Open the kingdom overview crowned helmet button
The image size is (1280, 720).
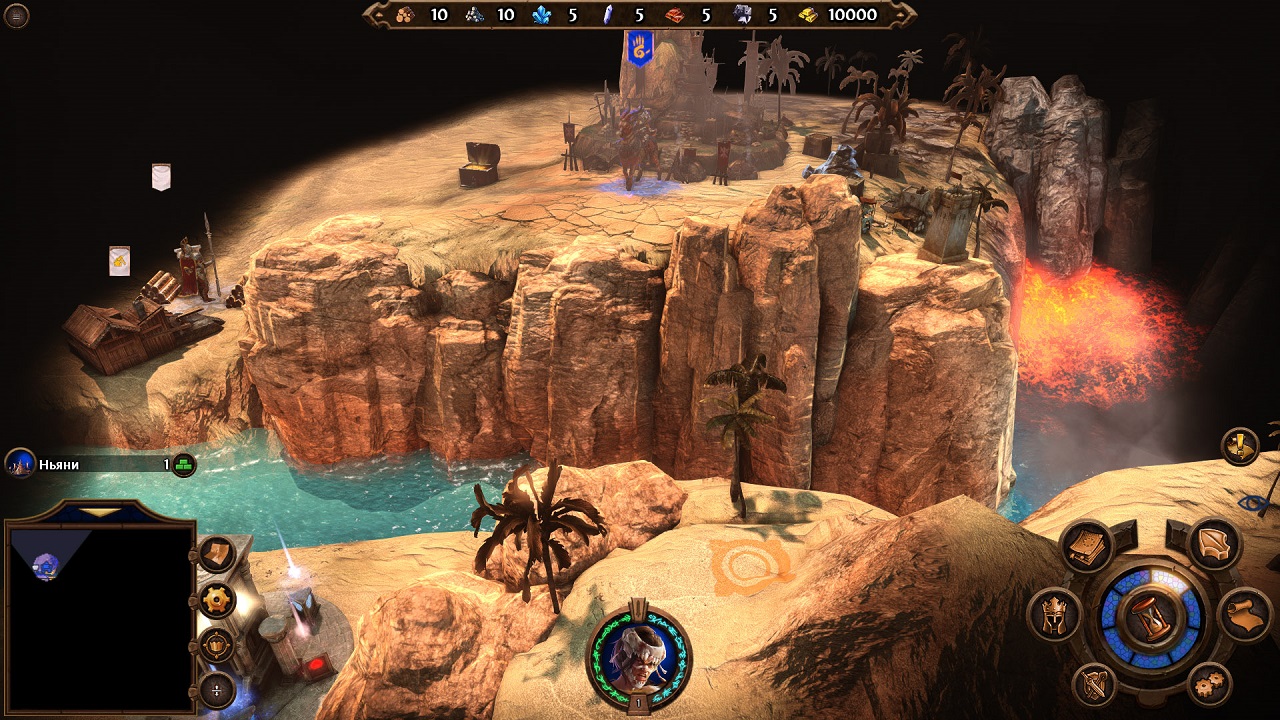pos(1055,615)
